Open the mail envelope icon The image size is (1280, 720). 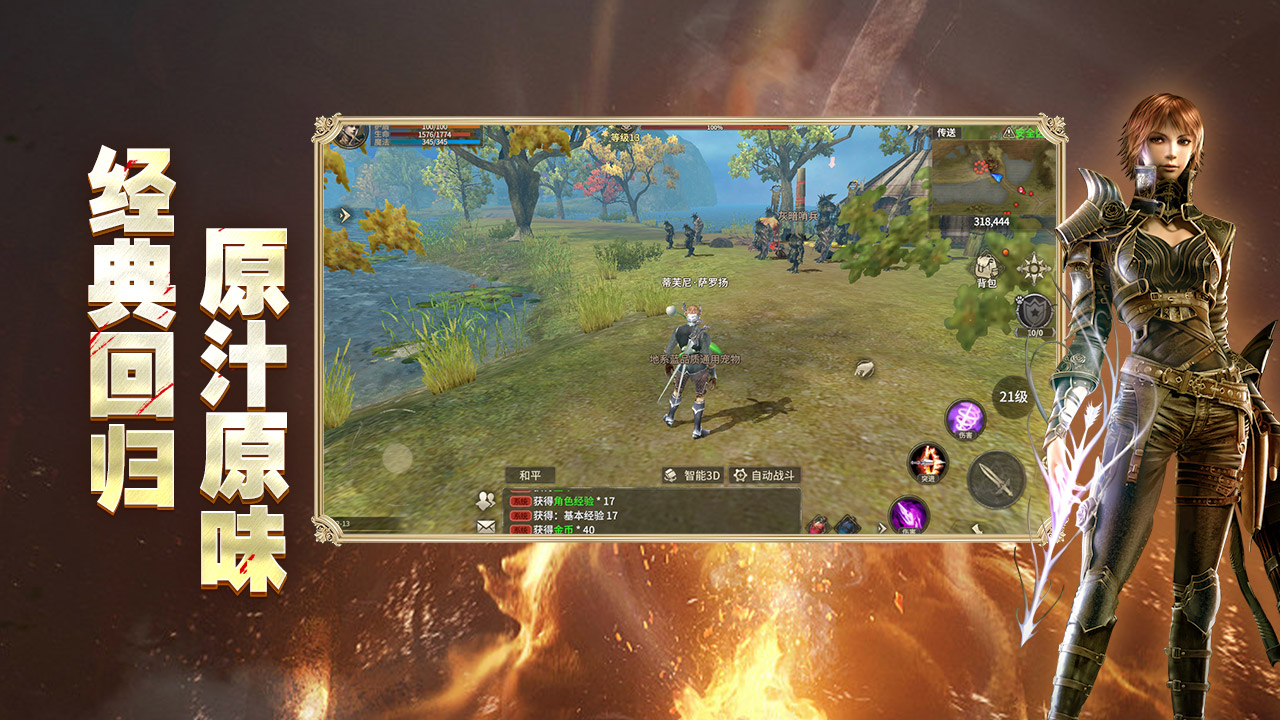tap(487, 525)
